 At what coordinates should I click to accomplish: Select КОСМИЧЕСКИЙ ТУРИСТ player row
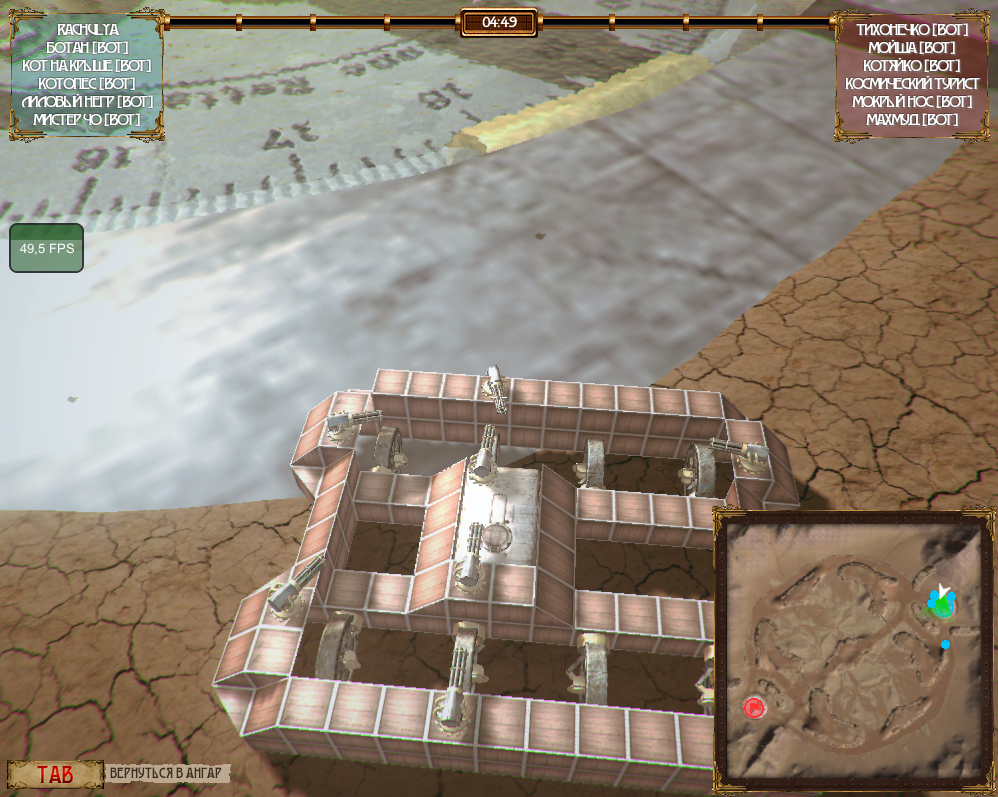click(x=912, y=84)
